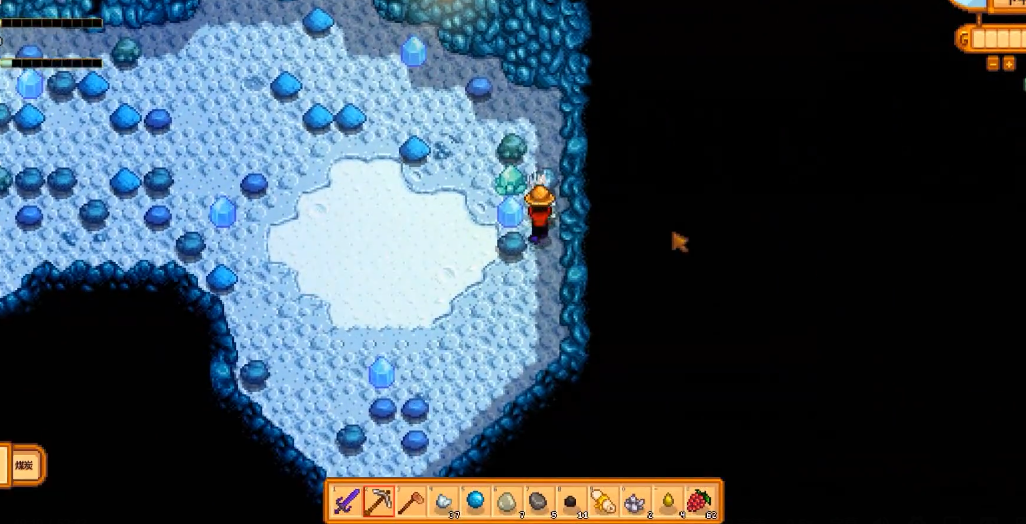The image size is (1026, 524).
Task: Choose the pale stone stack of 7
Action: point(507,501)
